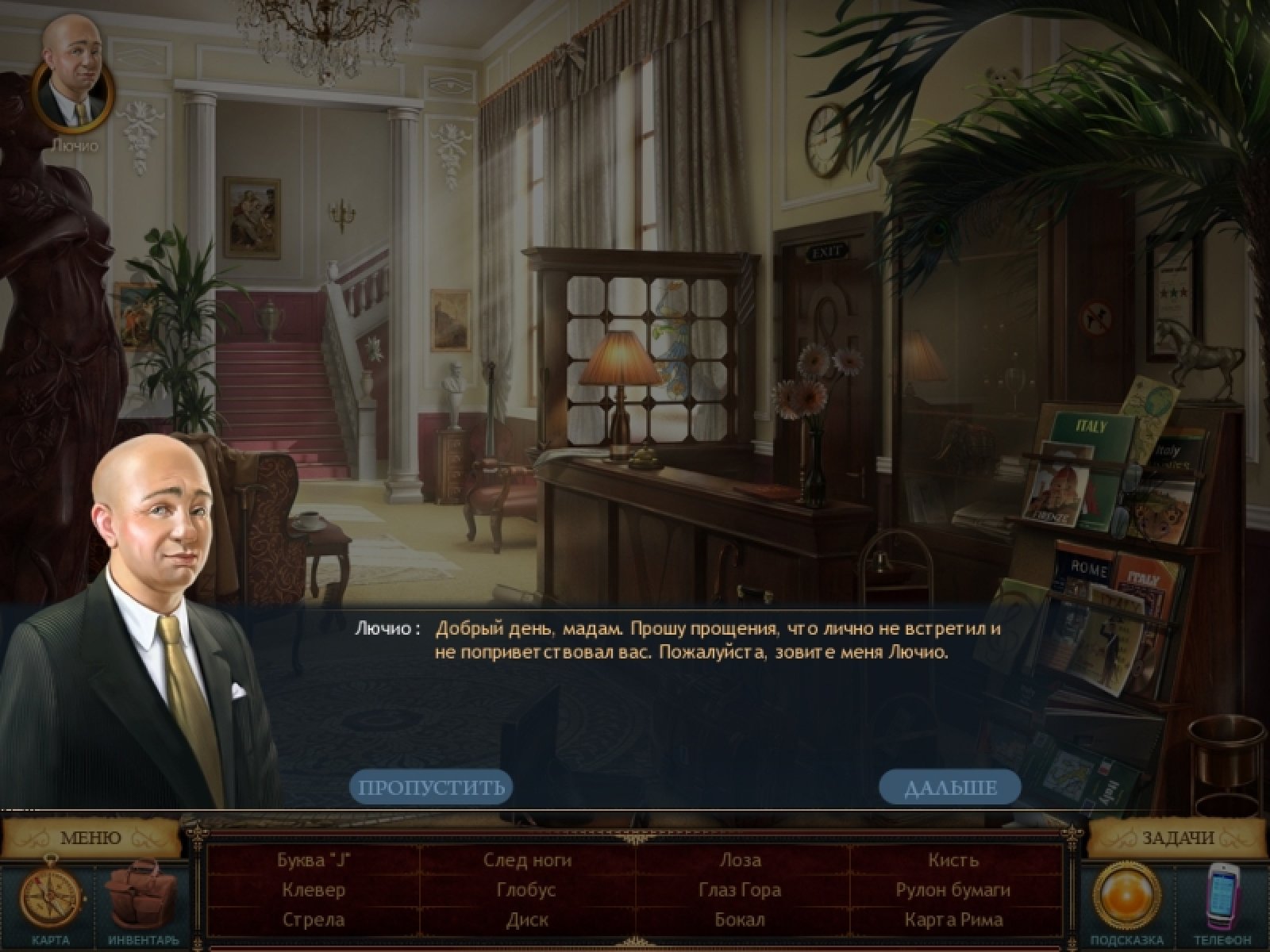Choose Клевер in the item list

[x=314, y=890]
